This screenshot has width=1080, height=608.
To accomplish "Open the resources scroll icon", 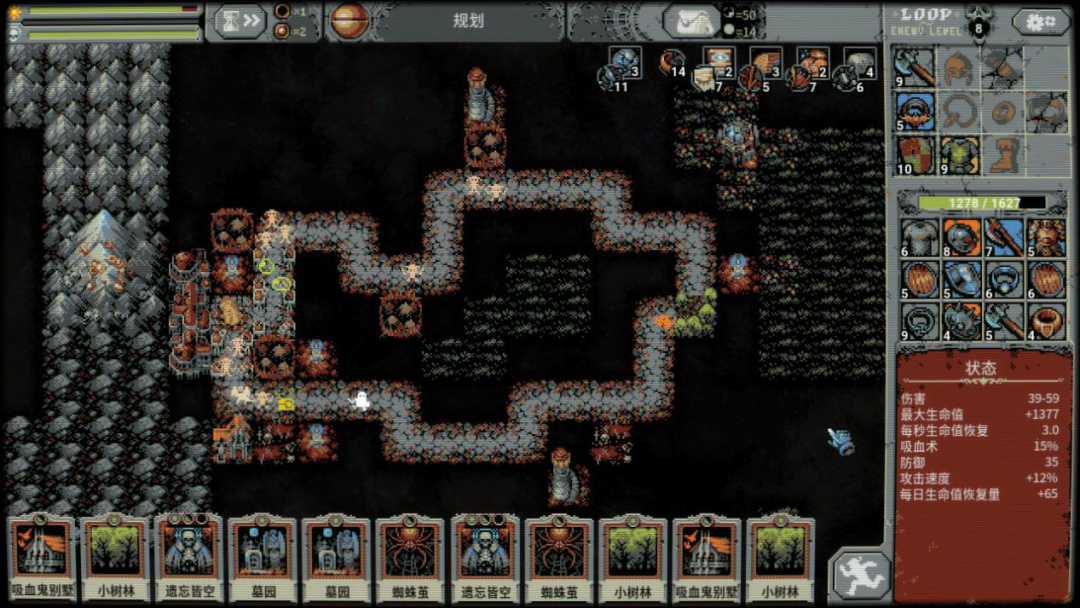I will point(691,21).
